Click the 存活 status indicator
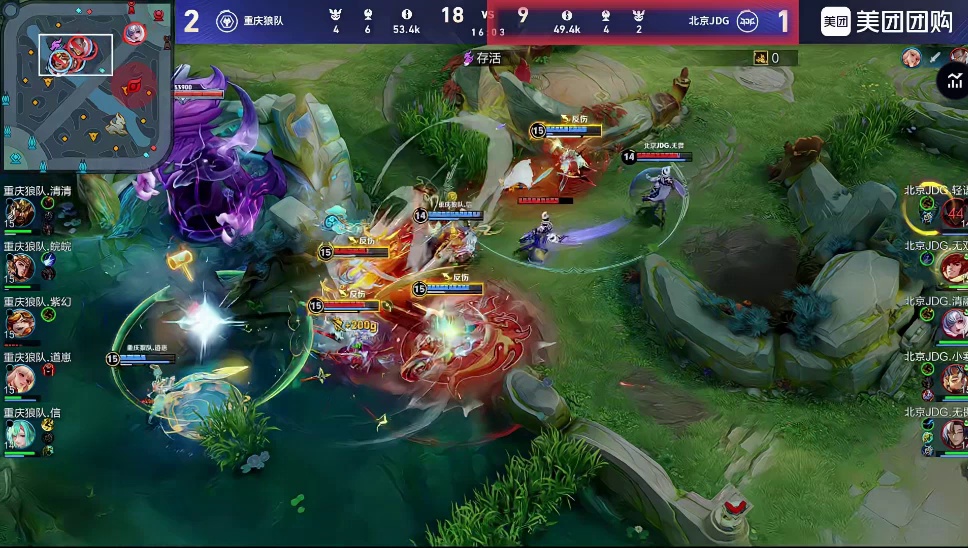Screen dimensions: 968x548 (482, 58)
